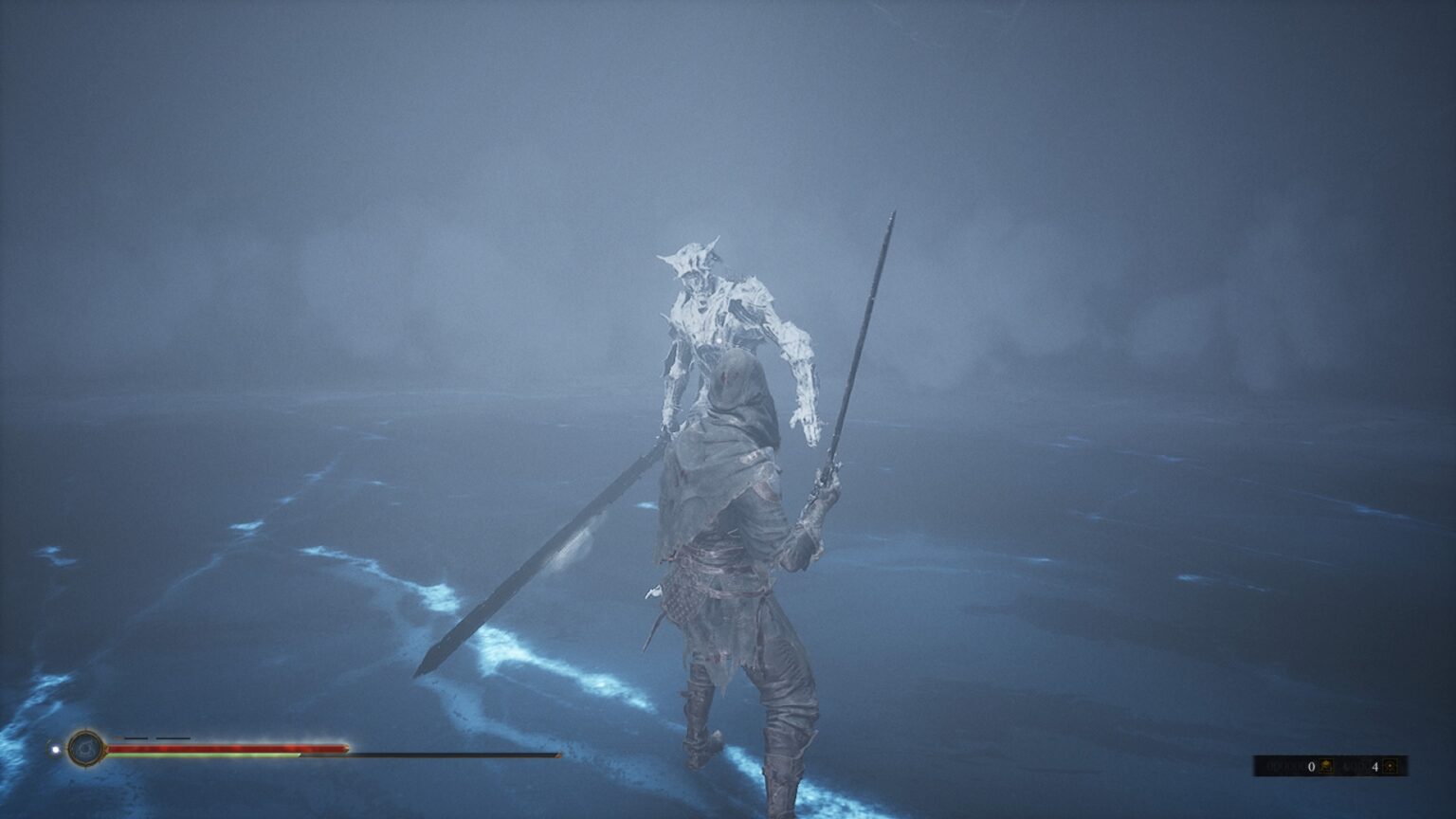Viewport: 1456px width, 819px height.
Task: Expand the currency counter panel
Action: pyautogui.click(x=1346, y=763)
